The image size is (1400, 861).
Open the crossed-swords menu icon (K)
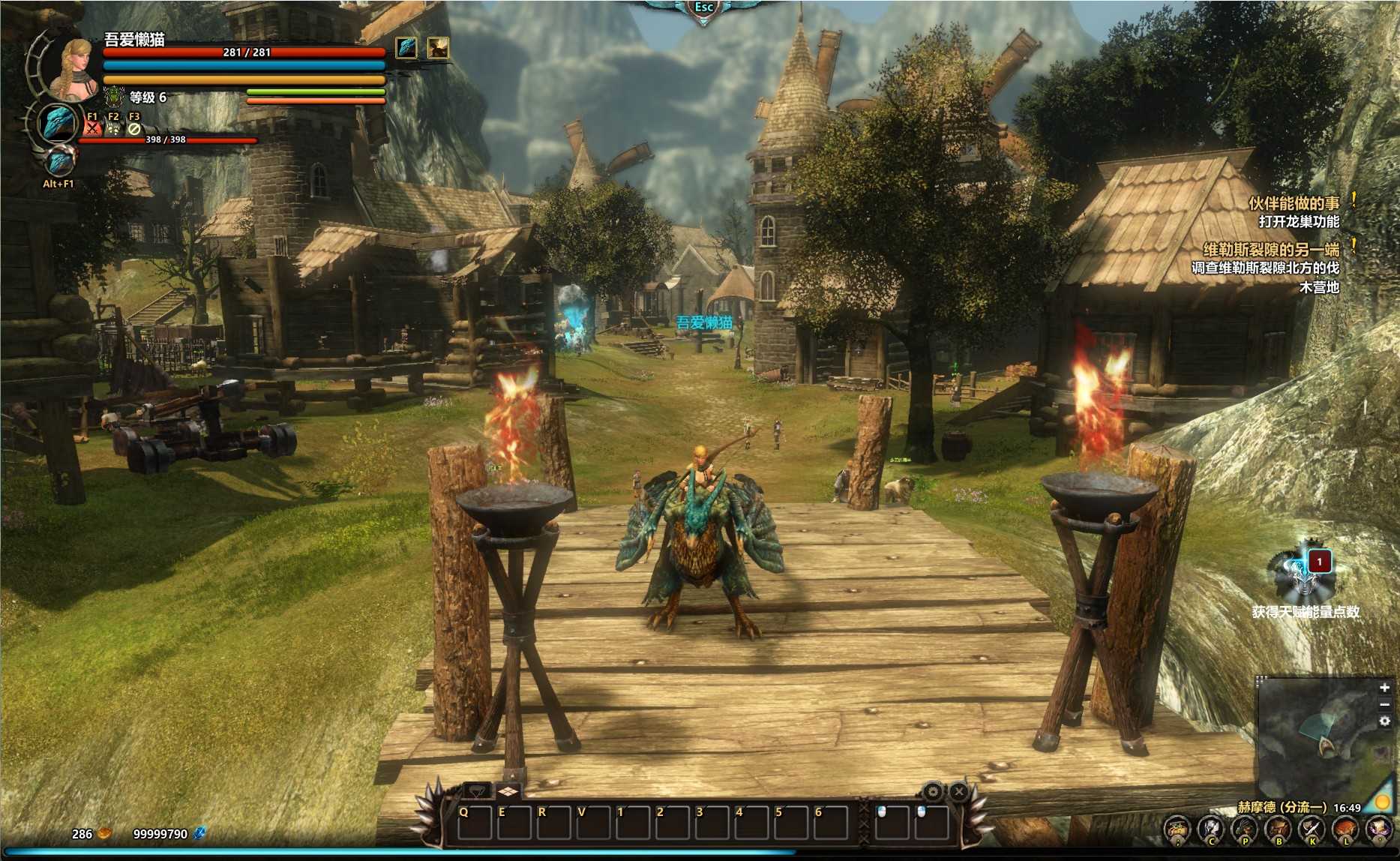pyautogui.click(x=1312, y=829)
